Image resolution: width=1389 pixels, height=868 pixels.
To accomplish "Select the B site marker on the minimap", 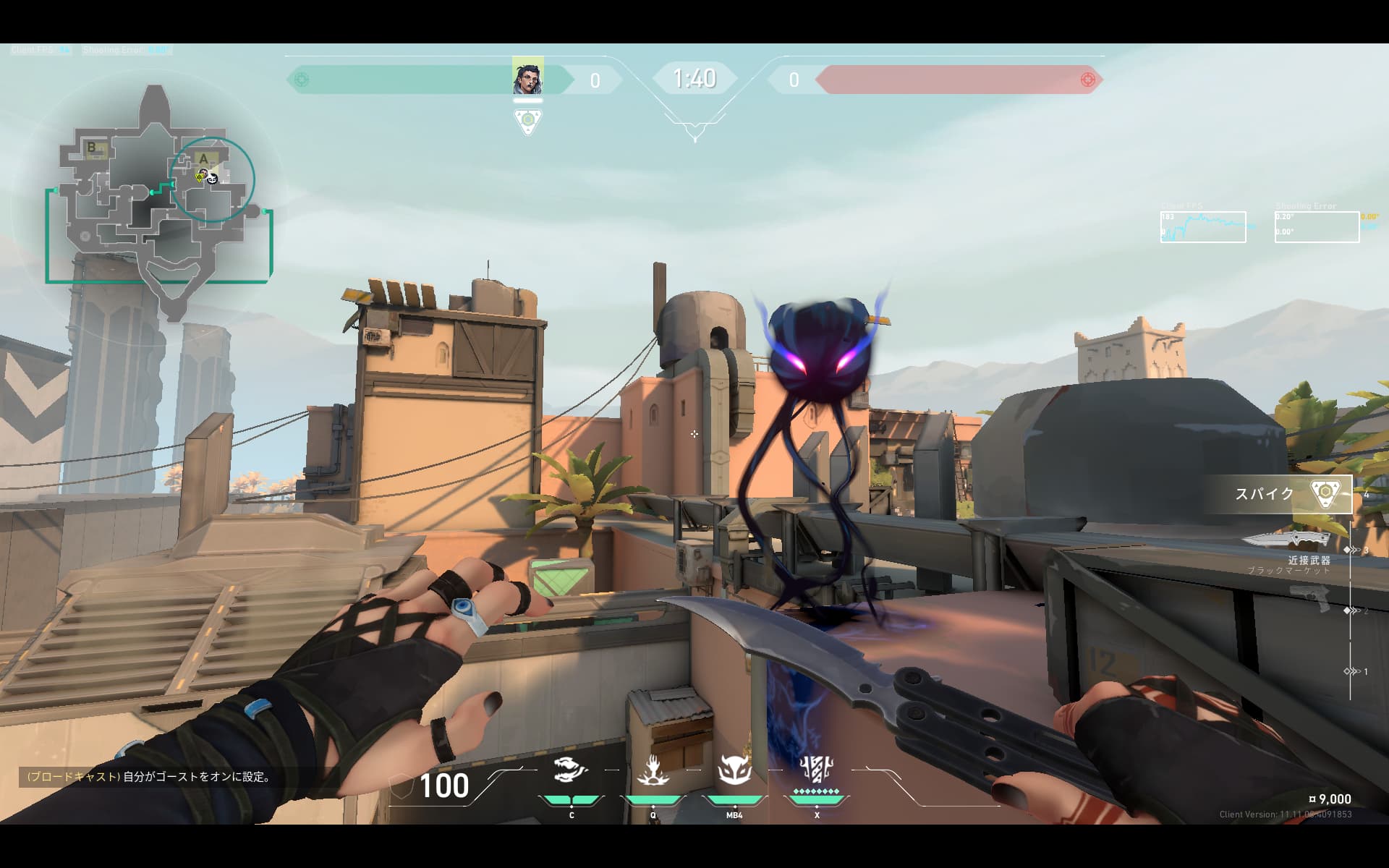I will [x=93, y=148].
